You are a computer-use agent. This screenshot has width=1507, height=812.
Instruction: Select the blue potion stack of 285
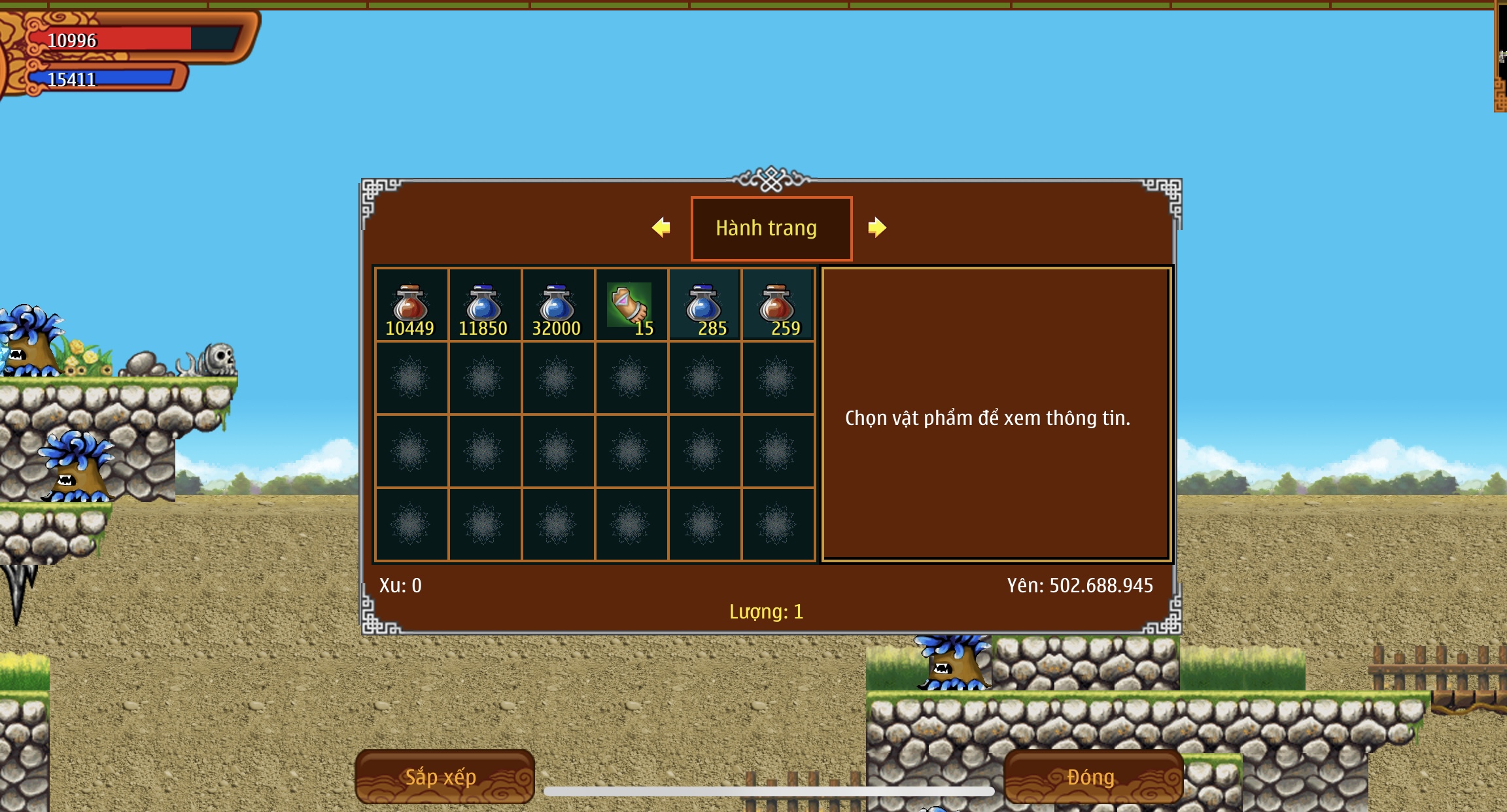(x=704, y=305)
